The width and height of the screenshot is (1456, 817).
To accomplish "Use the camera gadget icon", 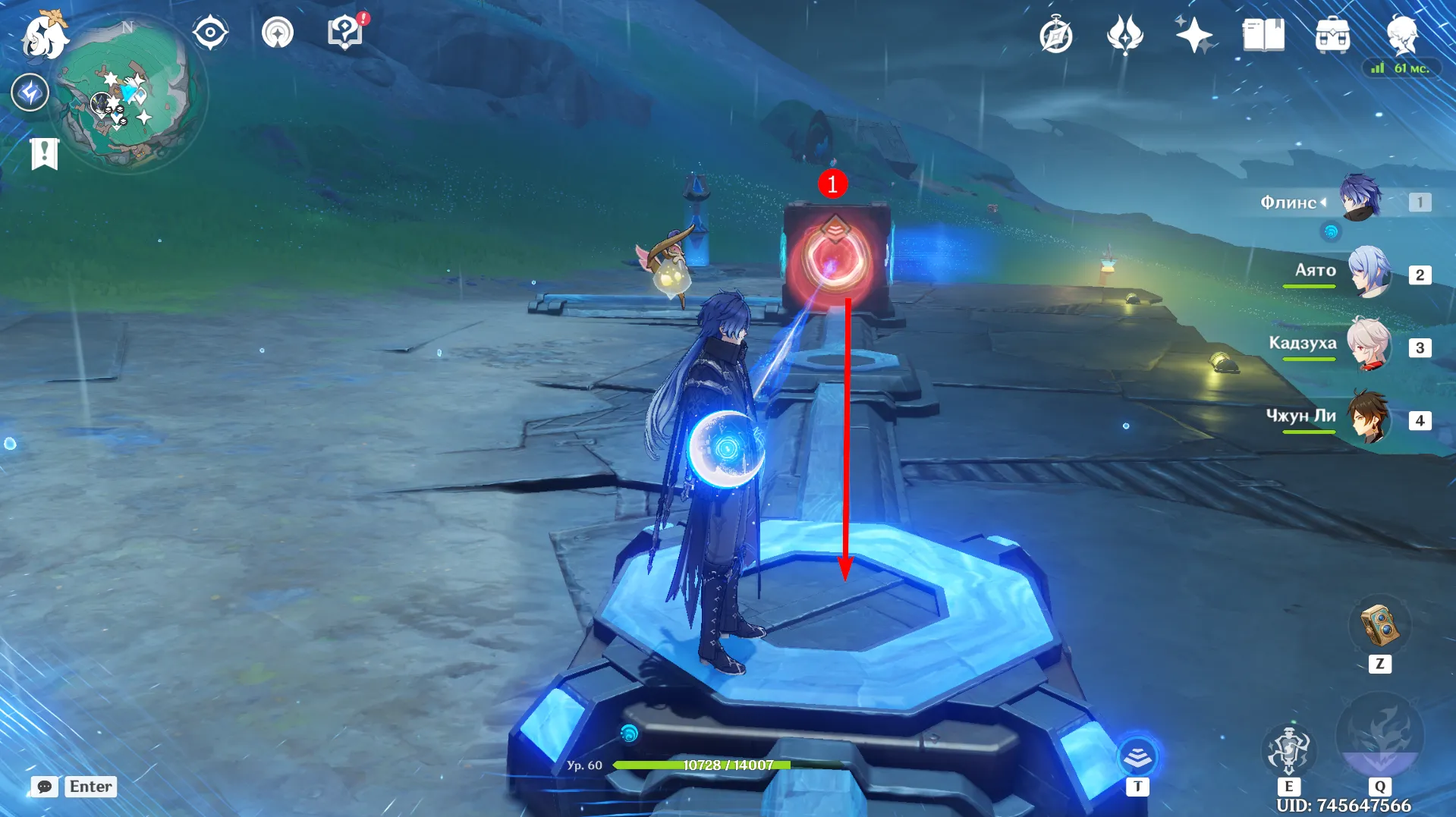I will tap(1379, 625).
